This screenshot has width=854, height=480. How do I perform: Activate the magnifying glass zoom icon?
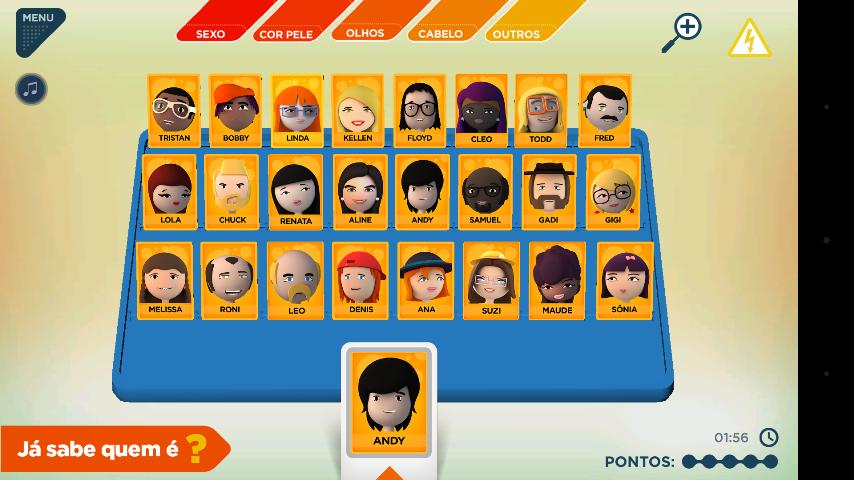(x=681, y=33)
